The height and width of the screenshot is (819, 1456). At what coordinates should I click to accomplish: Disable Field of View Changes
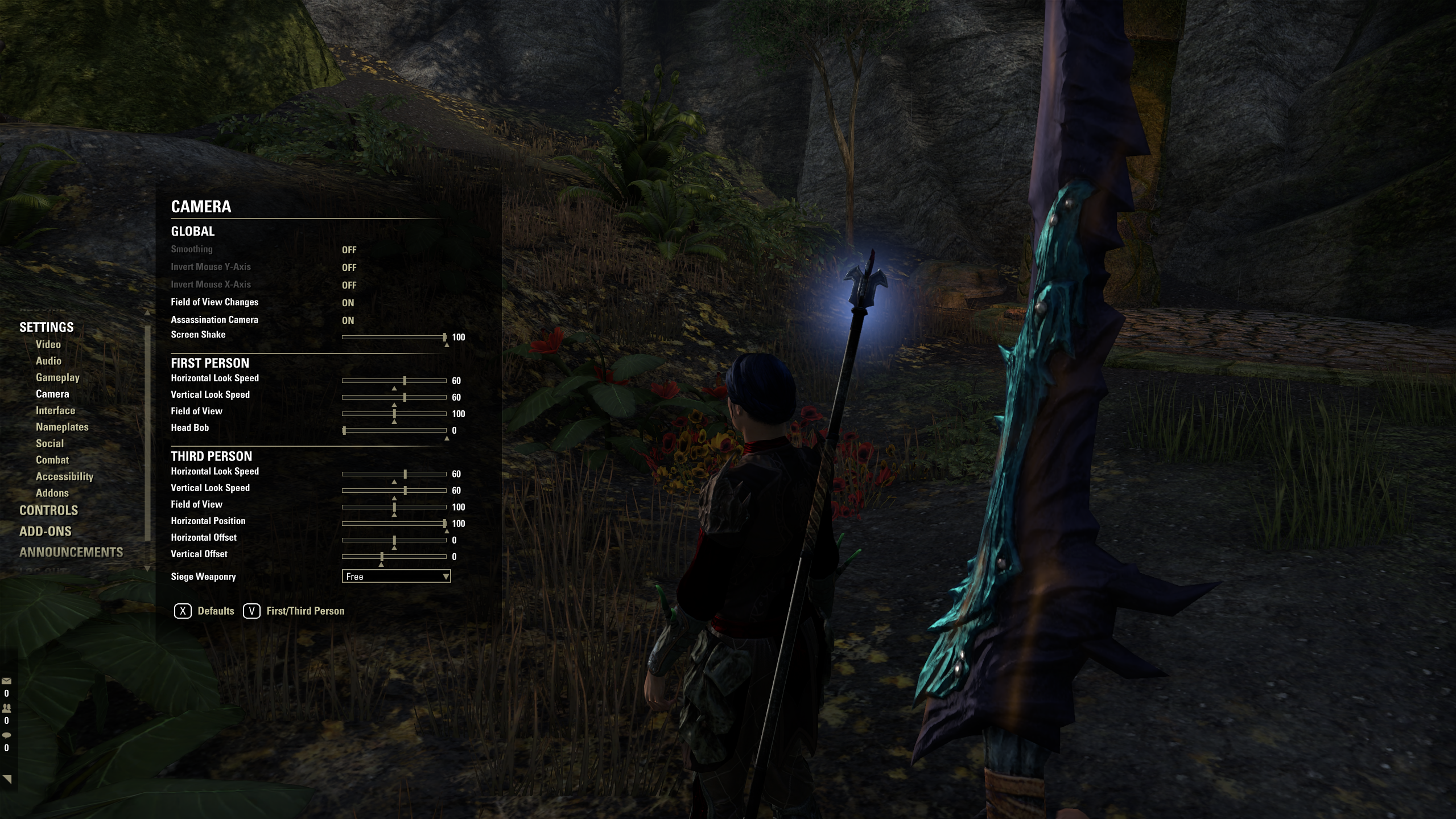[348, 302]
